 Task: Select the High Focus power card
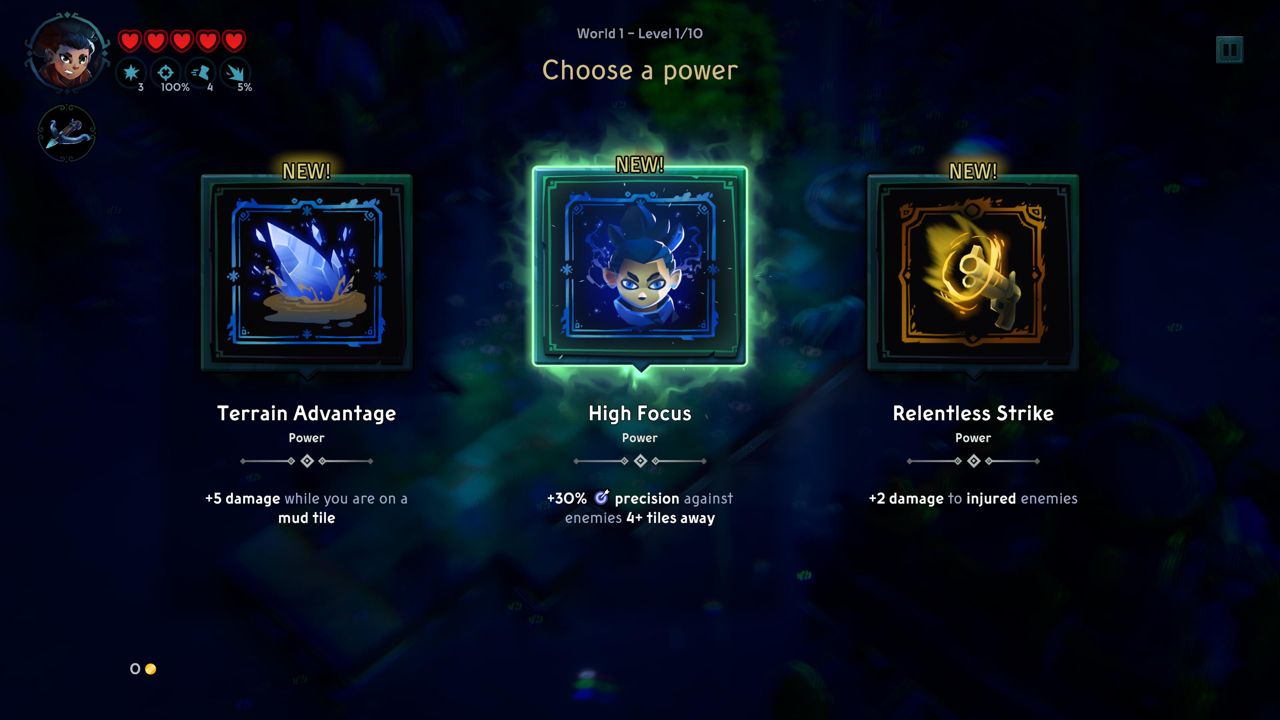[639, 268]
